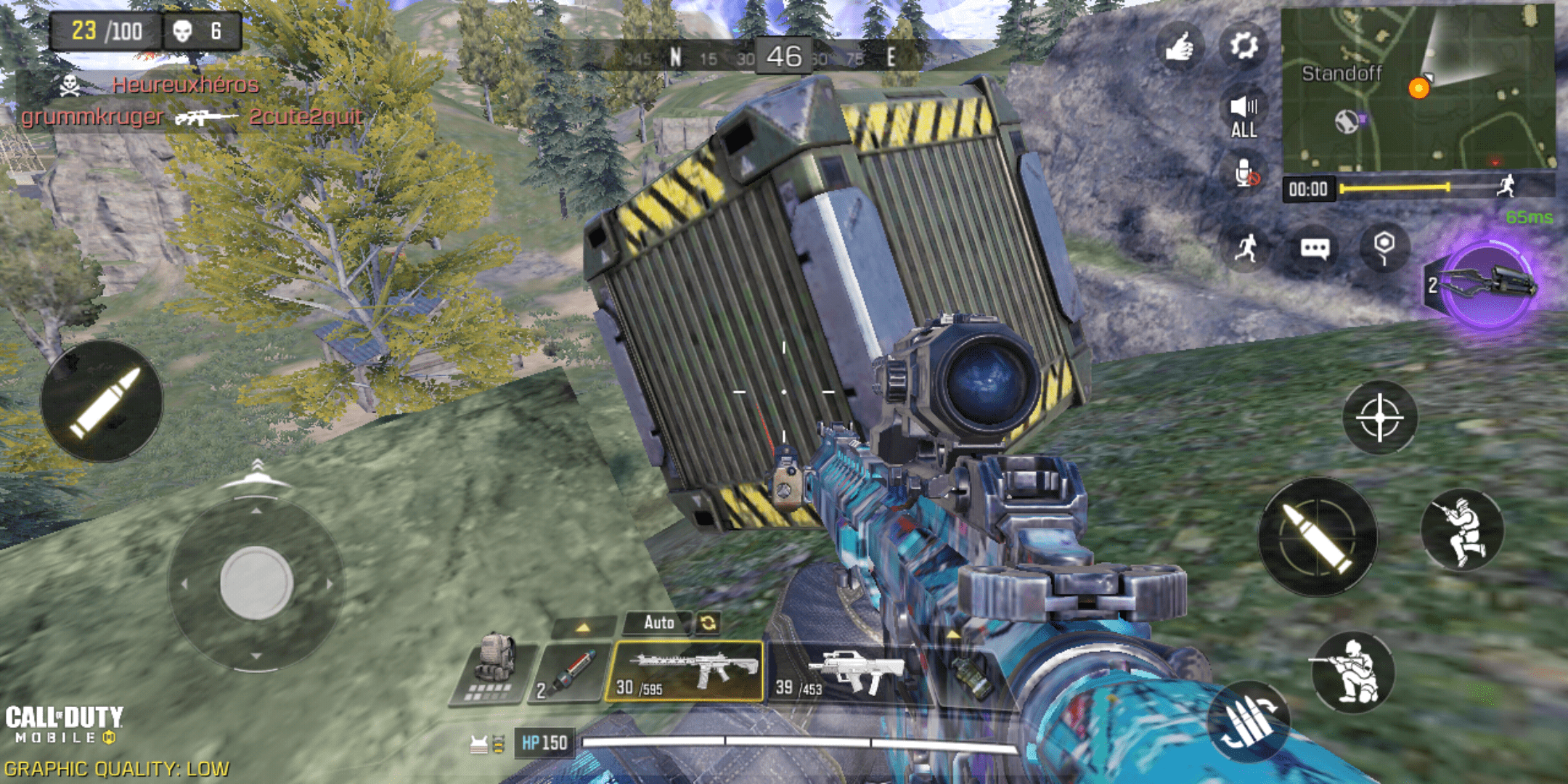This screenshot has height=784, width=1568.
Task: Tap the jumping soldier button
Action: click(1462, 530)
